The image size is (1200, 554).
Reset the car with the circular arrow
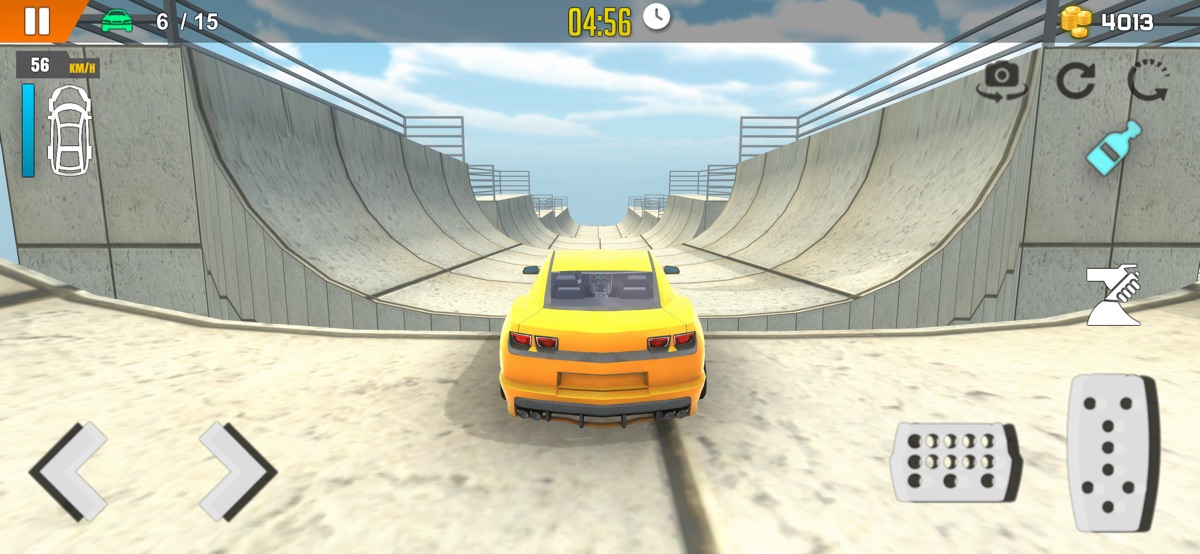point(1076,80)
